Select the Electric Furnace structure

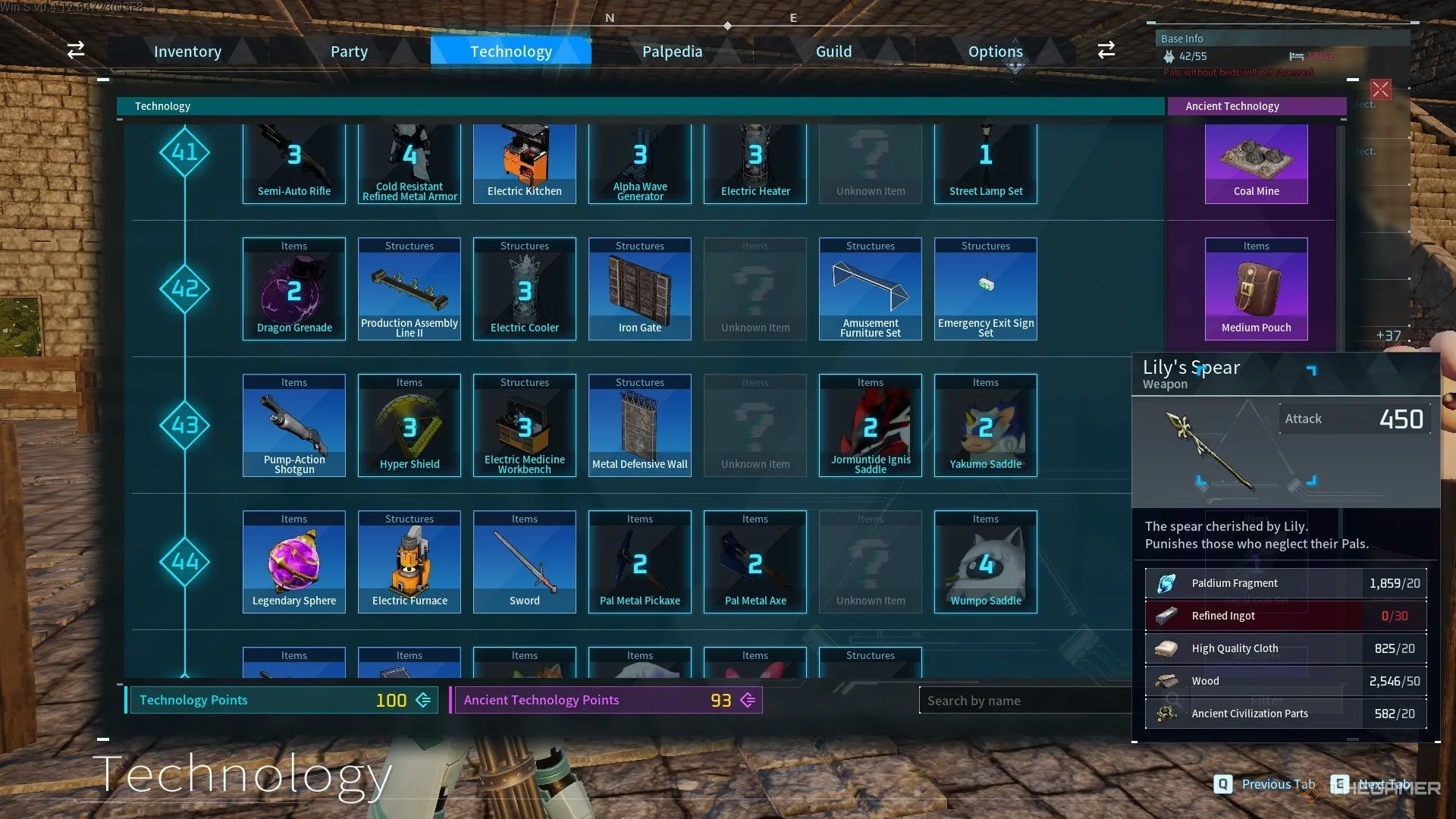(409, 563)
